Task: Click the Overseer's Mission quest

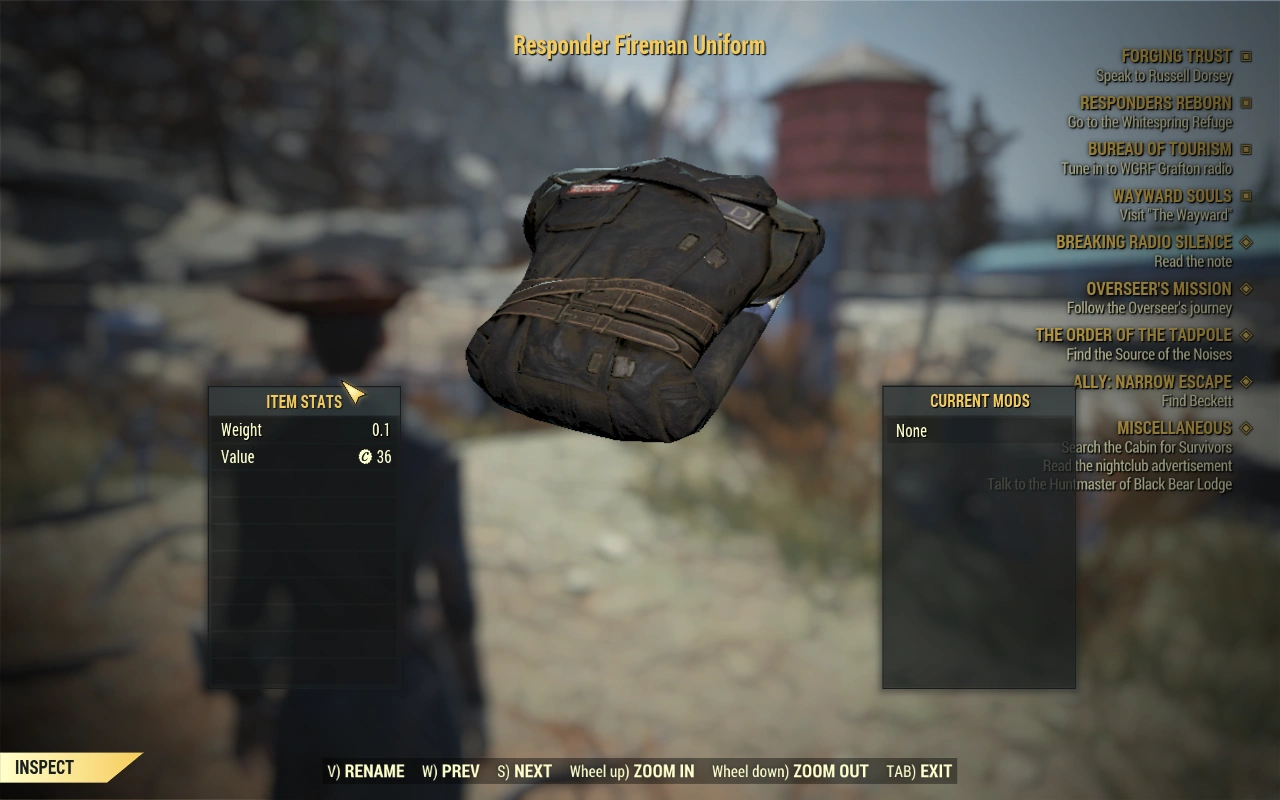Action: pos(1159,289)
